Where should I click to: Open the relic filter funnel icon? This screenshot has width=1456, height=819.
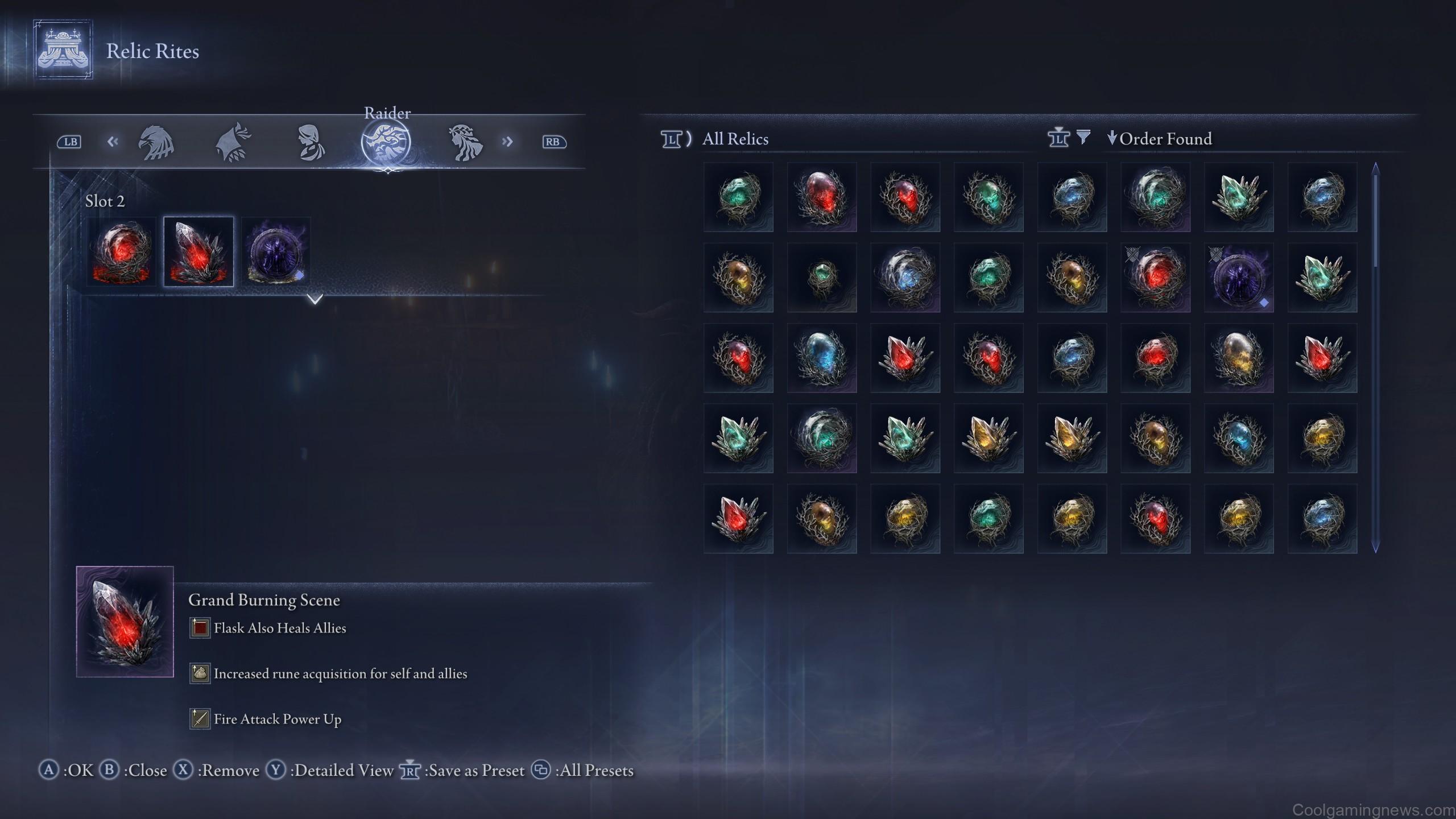pyautogui.click(x=1085, y=138)
